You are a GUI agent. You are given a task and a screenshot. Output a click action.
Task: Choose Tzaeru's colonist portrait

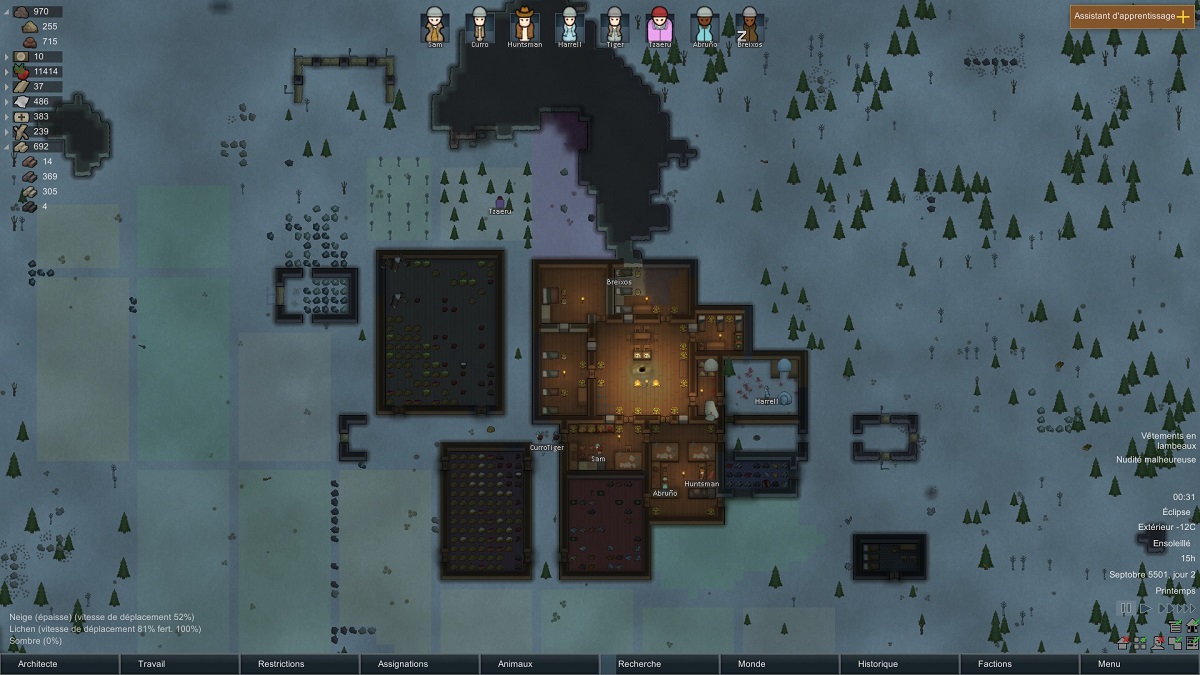point(660,24)
